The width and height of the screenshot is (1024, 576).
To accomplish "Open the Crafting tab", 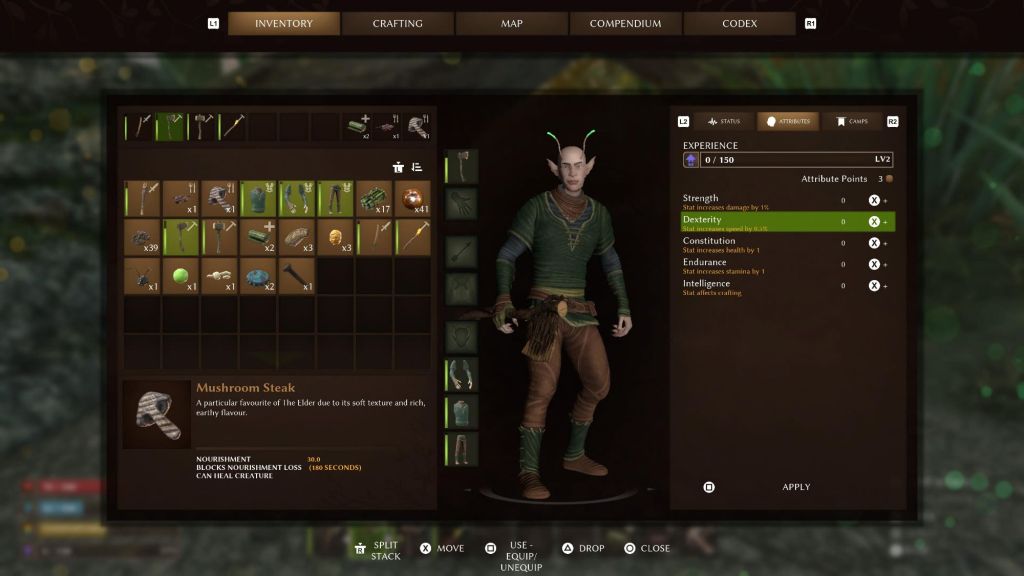I will [398, 23].
